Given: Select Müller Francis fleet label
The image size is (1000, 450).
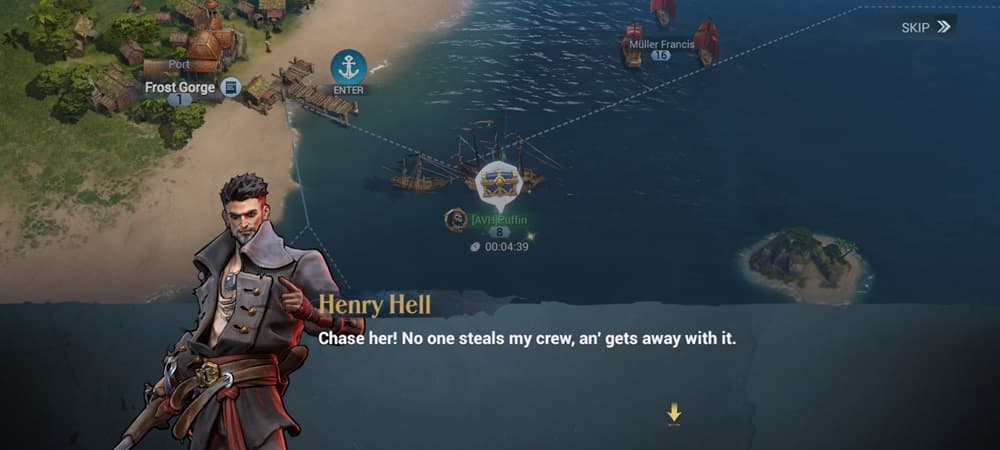Looking at the screenshot, I should click(660, 43).
